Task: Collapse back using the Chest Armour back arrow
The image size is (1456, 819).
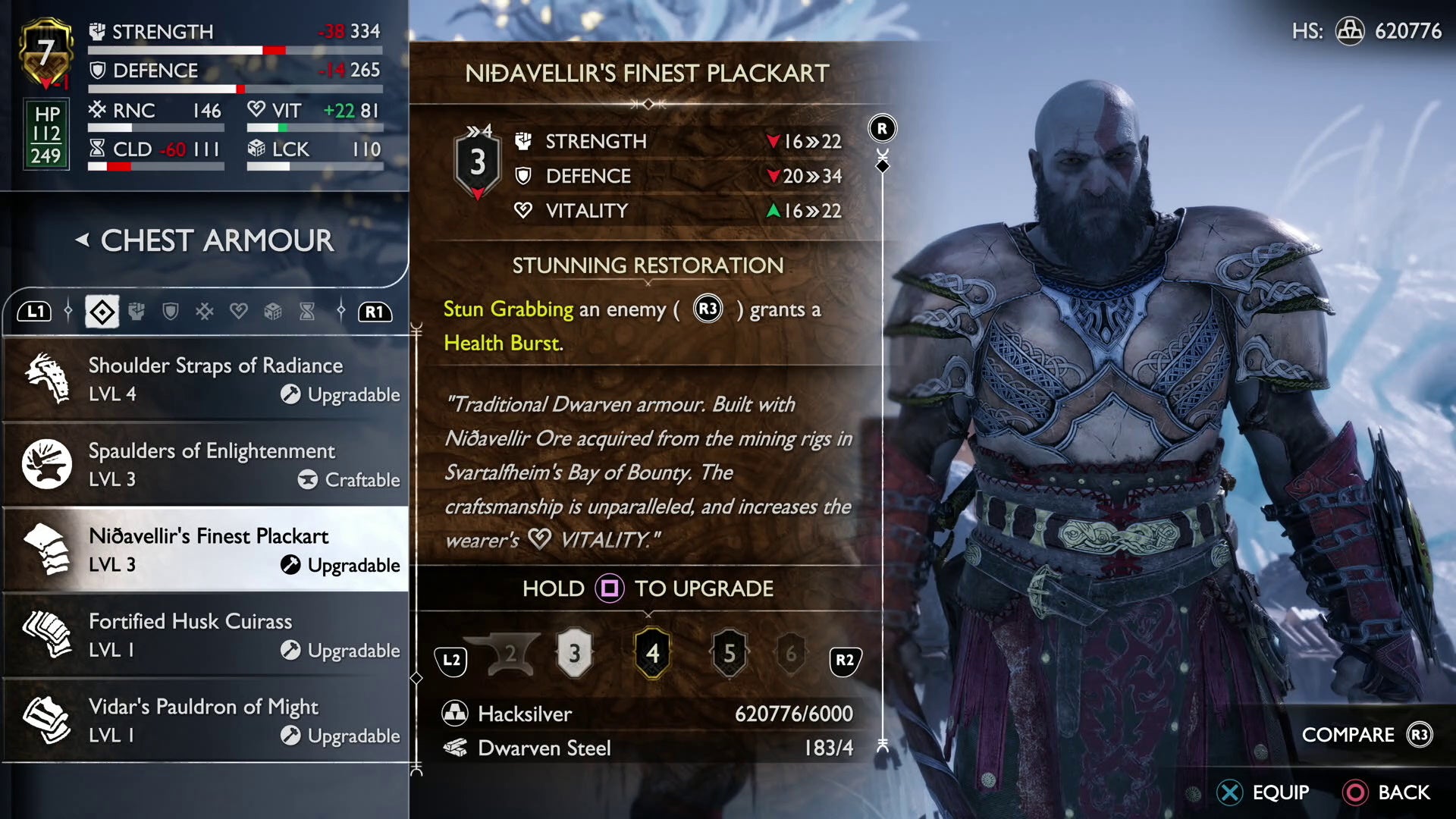Action: pos(83,240)
